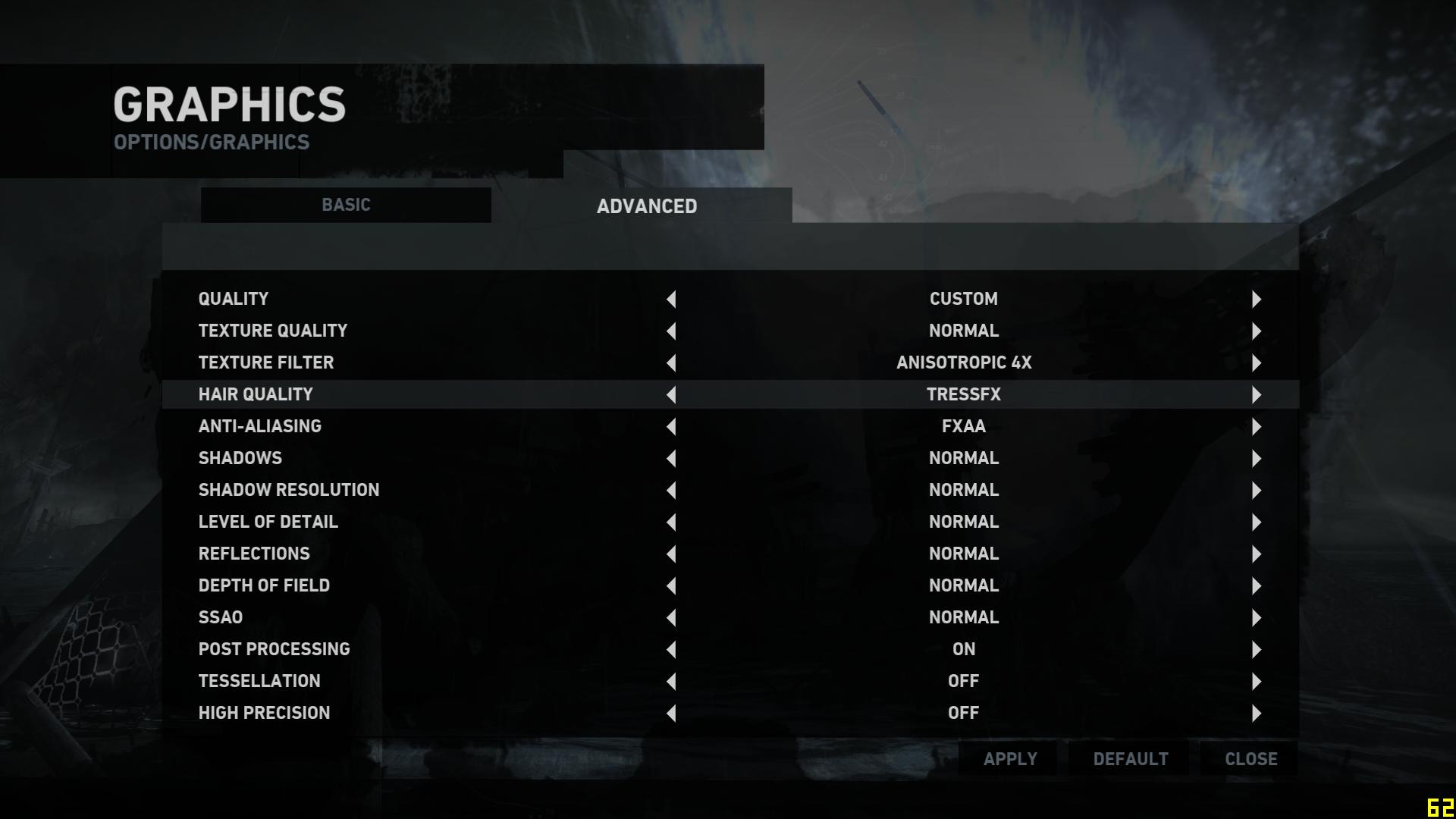Raise Shadow Resolution using right arrow
This screenshot has height=819, width=1456.
click(1257, 491)
